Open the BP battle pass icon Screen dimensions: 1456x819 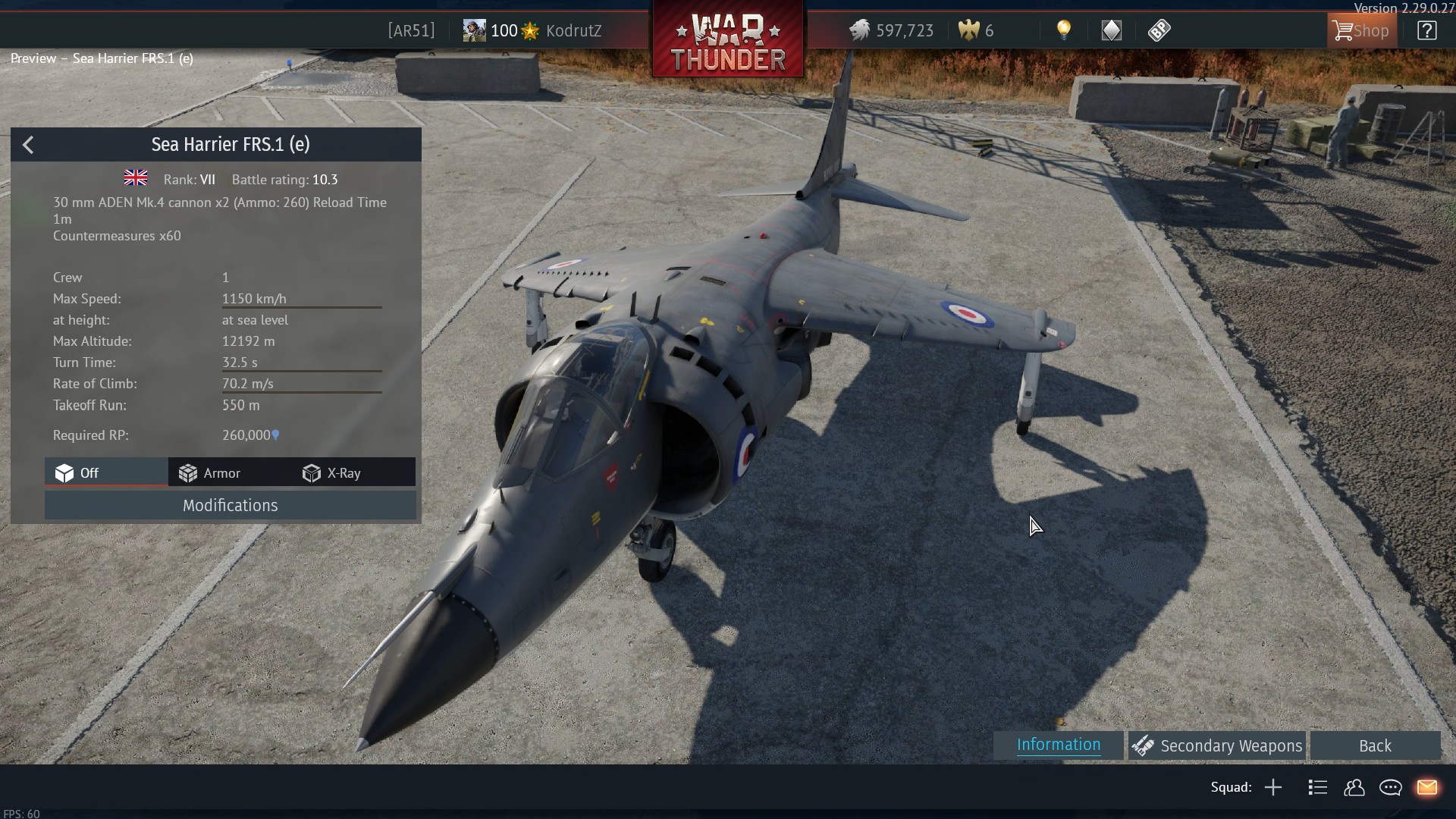tap(1159, 30)
